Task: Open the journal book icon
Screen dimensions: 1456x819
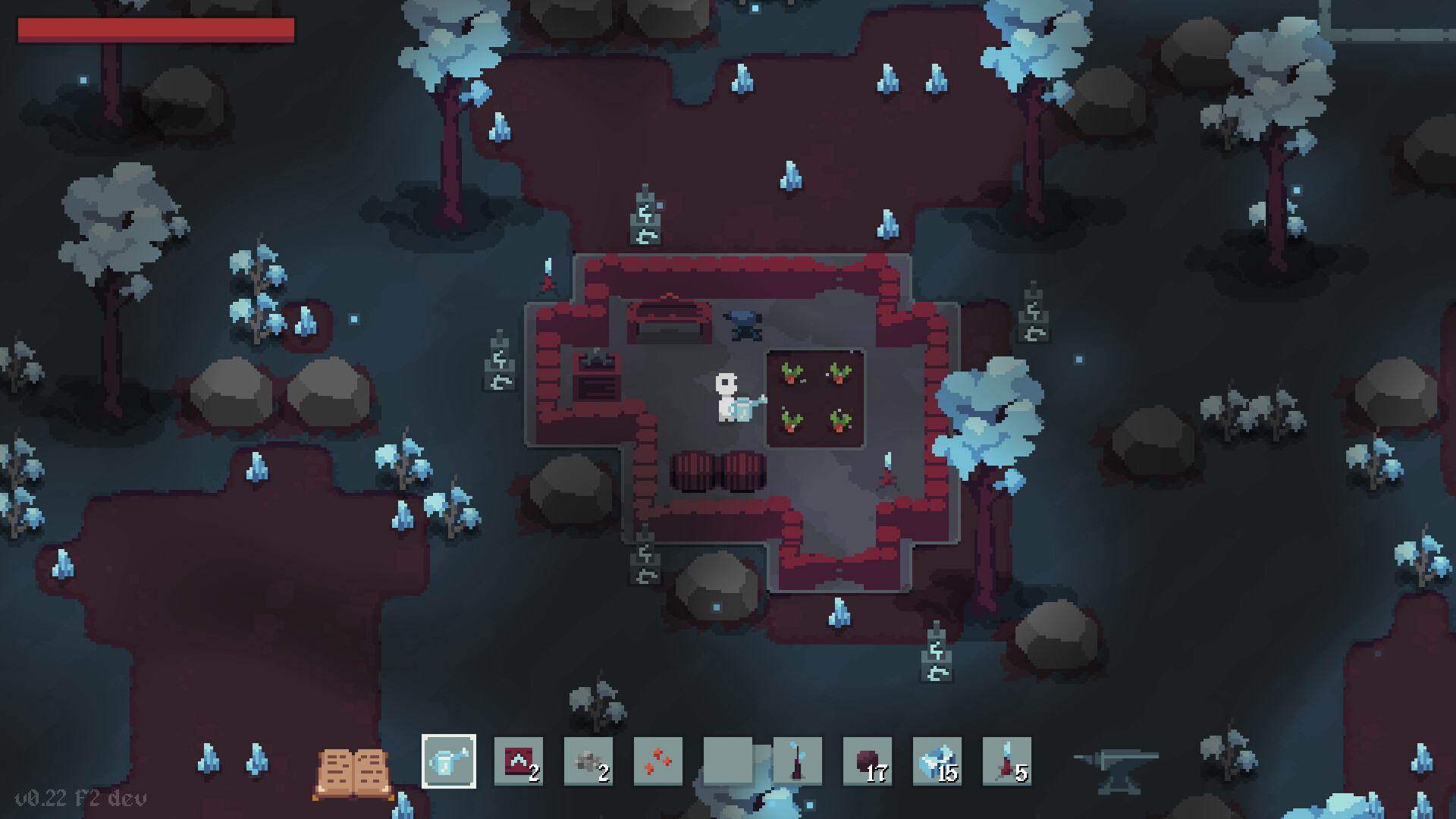Action: [353, 772]
